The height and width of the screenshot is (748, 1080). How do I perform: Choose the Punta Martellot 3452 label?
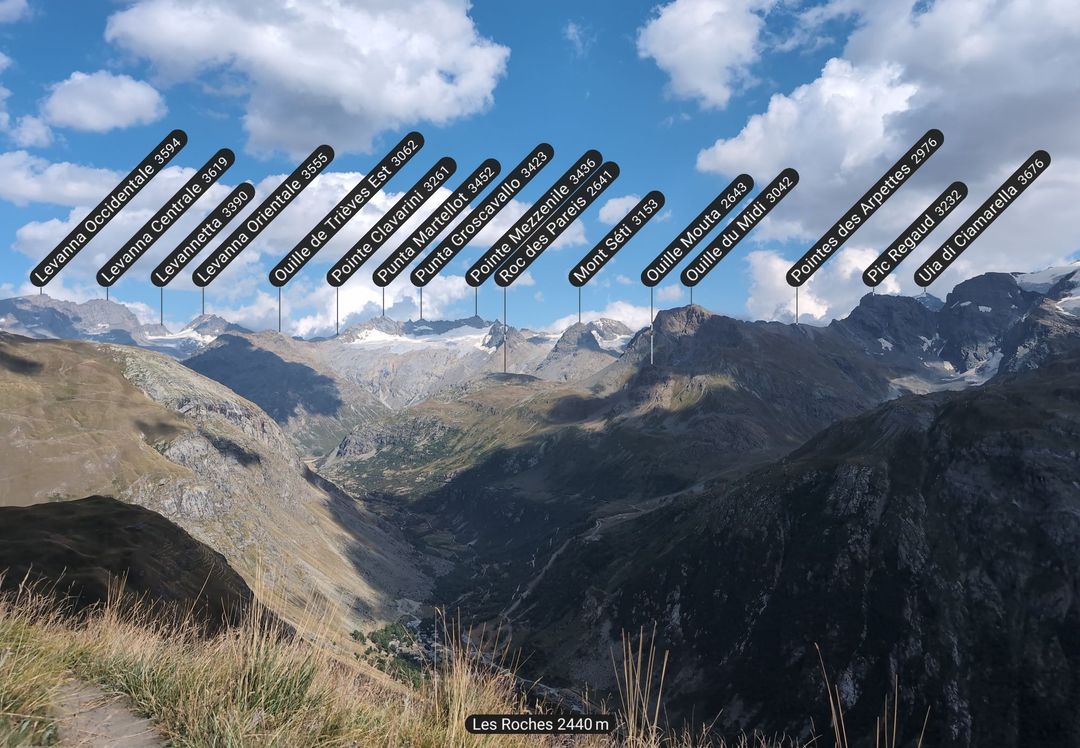[x=436, y=222]
